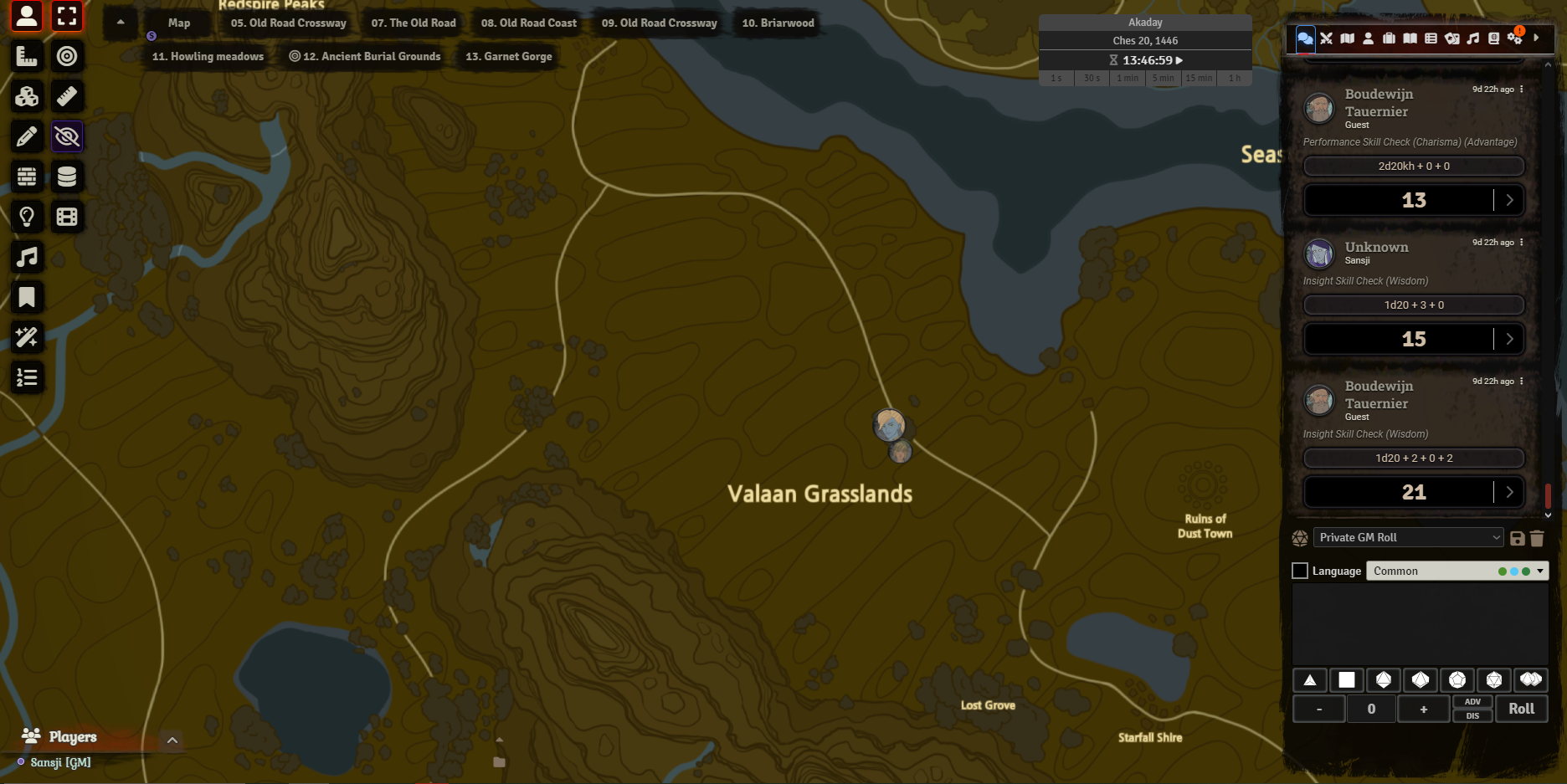Open the 10. Briarwood scene

[x=778, y=23]
